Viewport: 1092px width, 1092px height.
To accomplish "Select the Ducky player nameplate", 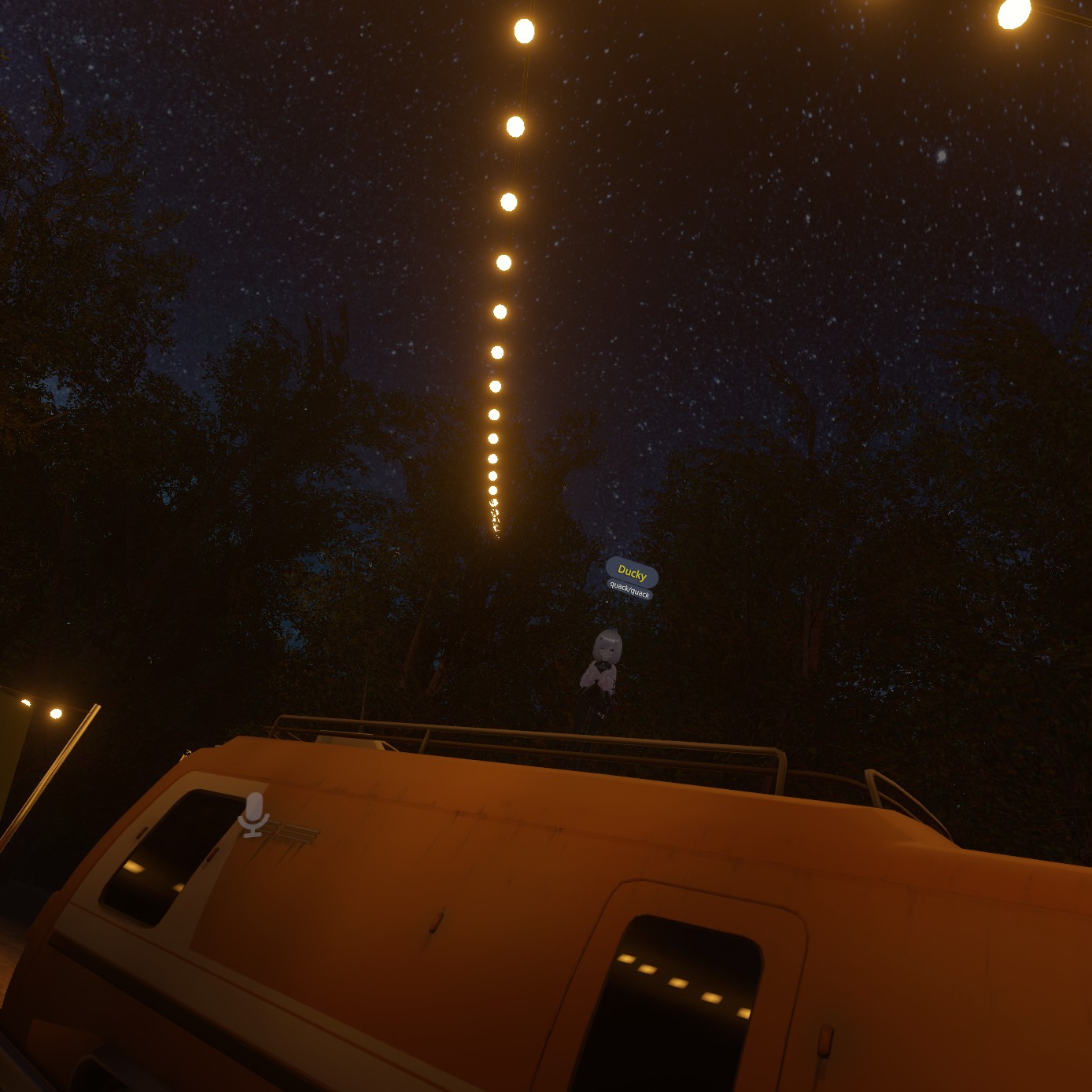I will [632, 572].
